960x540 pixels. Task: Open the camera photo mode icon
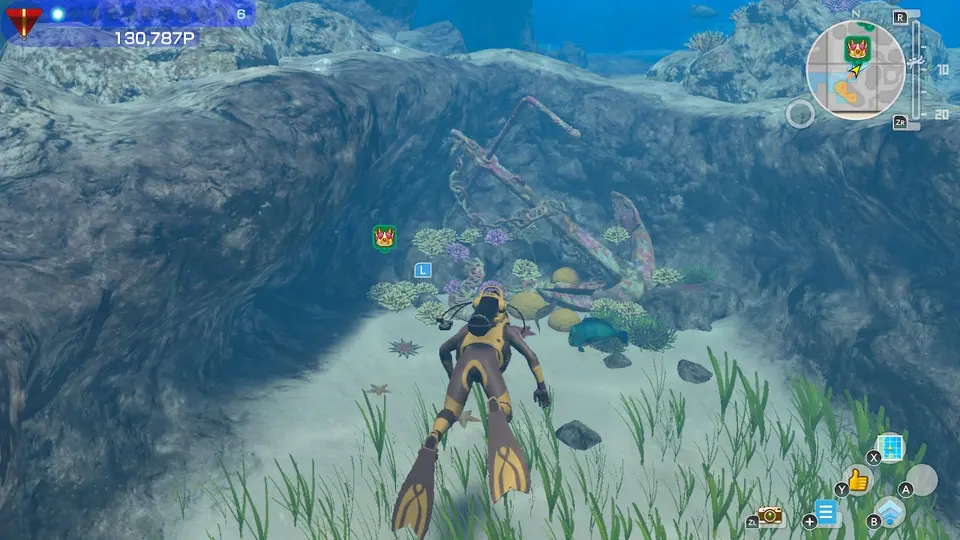[x=770, y=515]
